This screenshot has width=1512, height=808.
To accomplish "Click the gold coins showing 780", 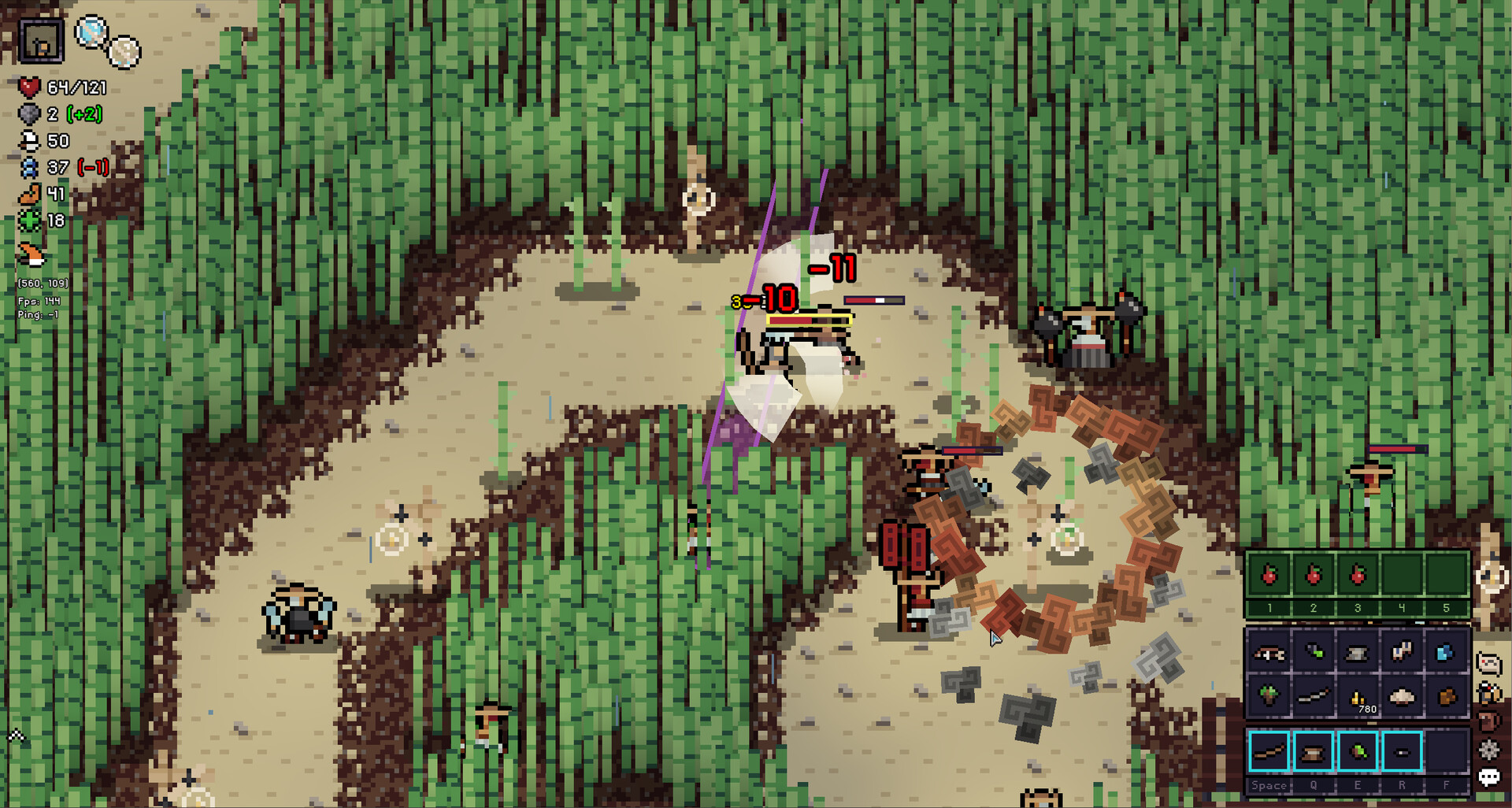I will pos(1358,698).
